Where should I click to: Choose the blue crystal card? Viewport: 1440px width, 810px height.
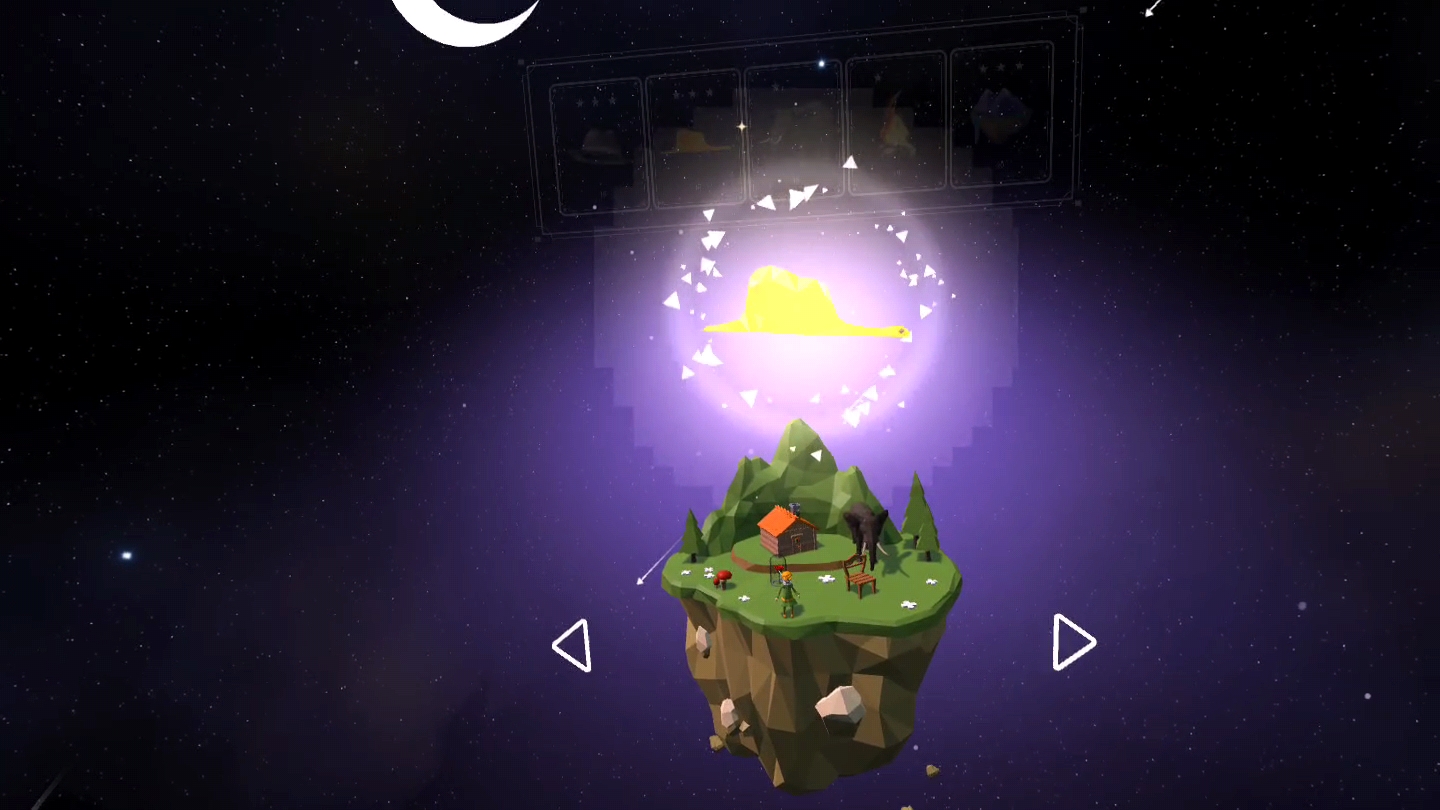point(1003,118)
